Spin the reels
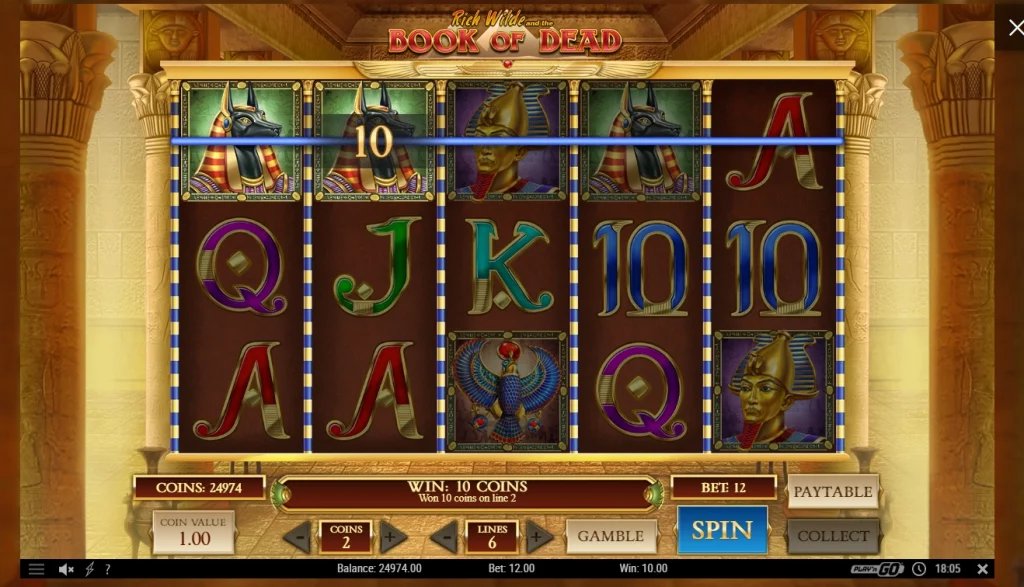The height and width of the screenshot is (587, 1024). (722, 530)
